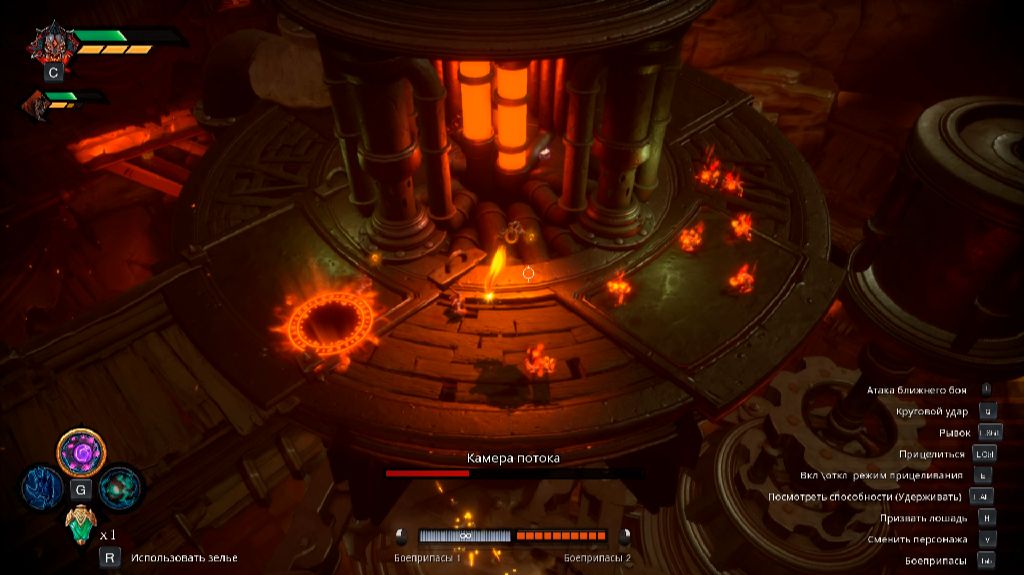
Task: Use the green health potion icon
Action: click(x=80, y=523)
